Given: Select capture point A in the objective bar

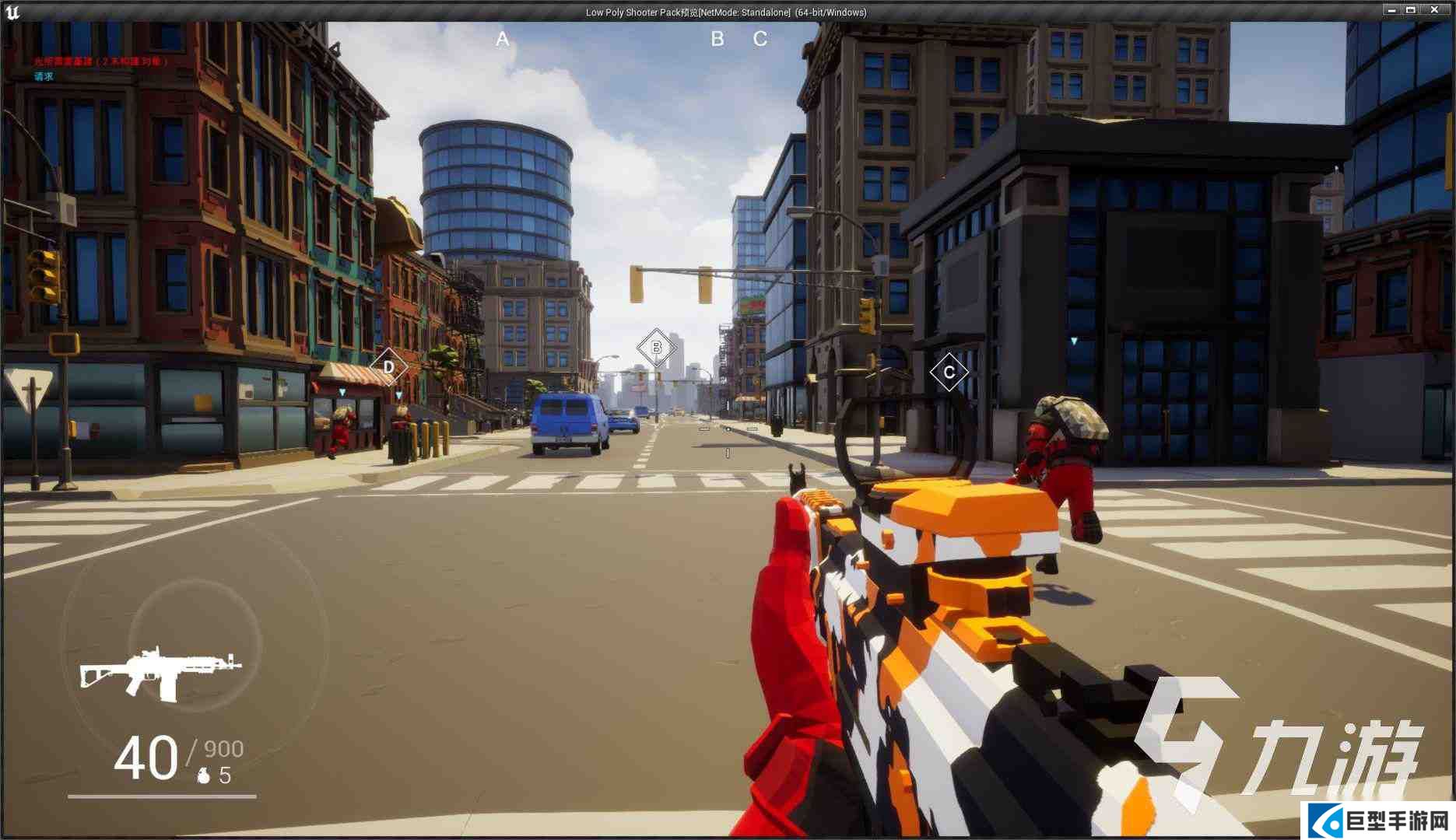Looking at the screenshot, I should 503,39.
